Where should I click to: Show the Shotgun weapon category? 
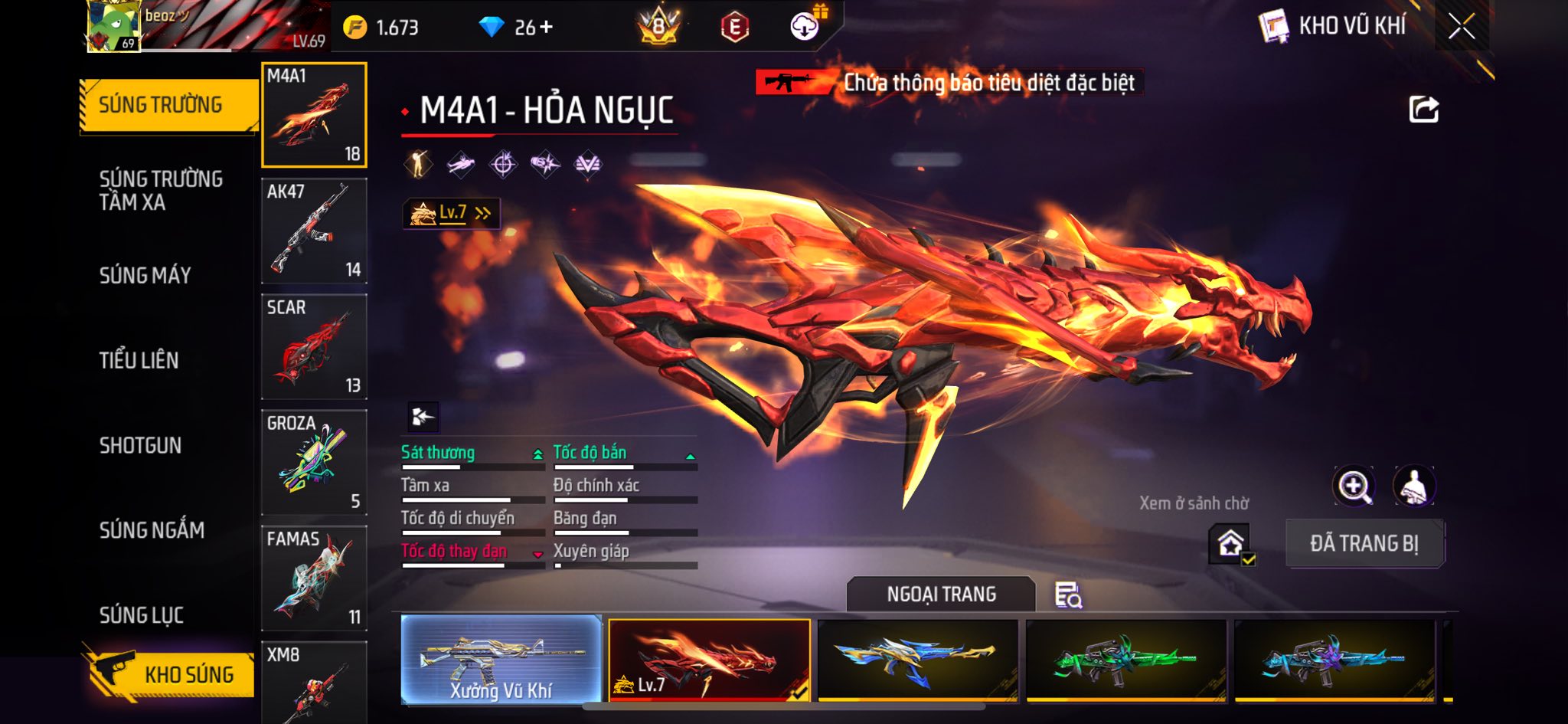(140, 445)
